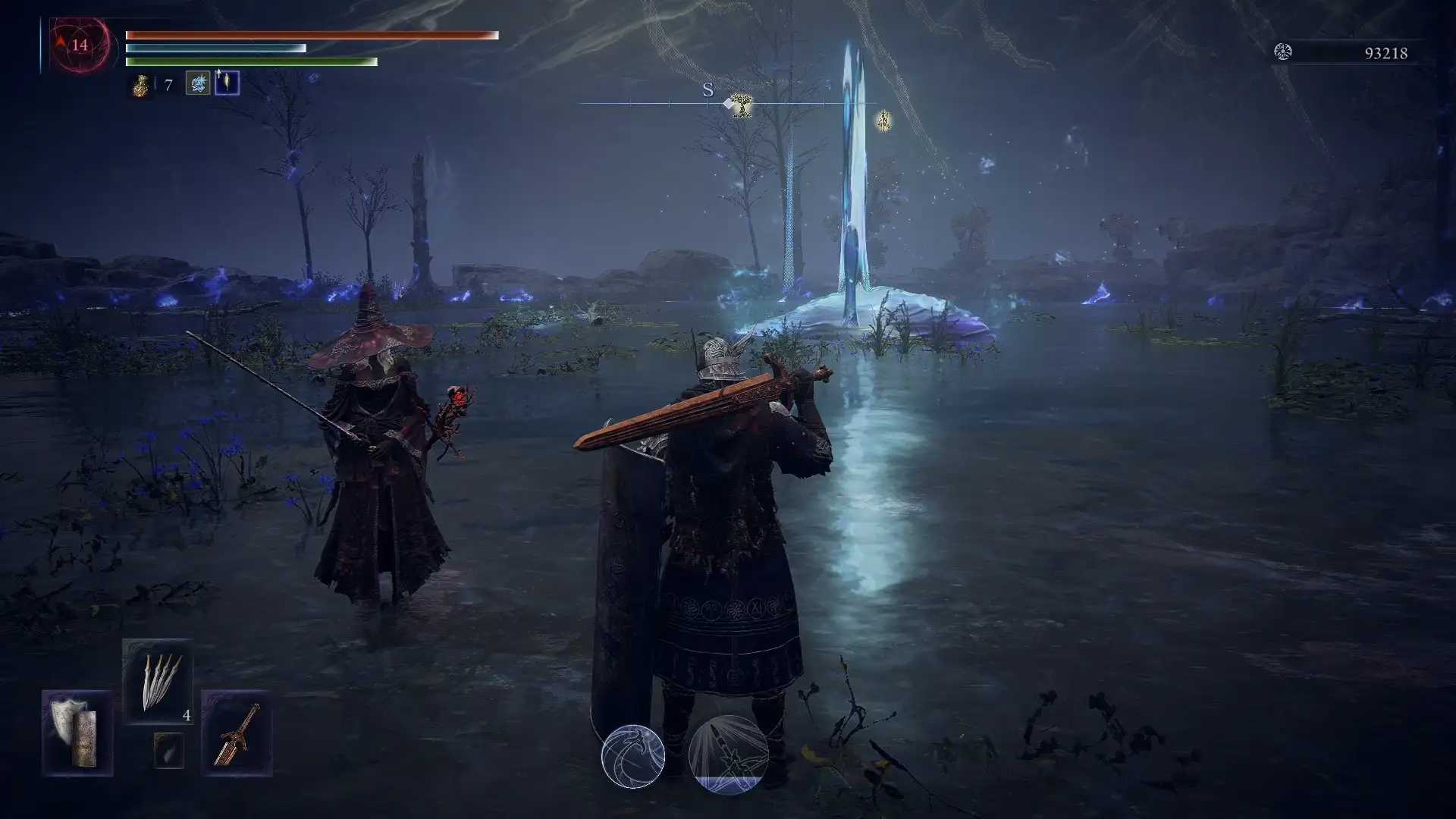Activate the crescent swirl character skill
Image resolution: width=1456 pixels, height=819 pixels.
633,756
